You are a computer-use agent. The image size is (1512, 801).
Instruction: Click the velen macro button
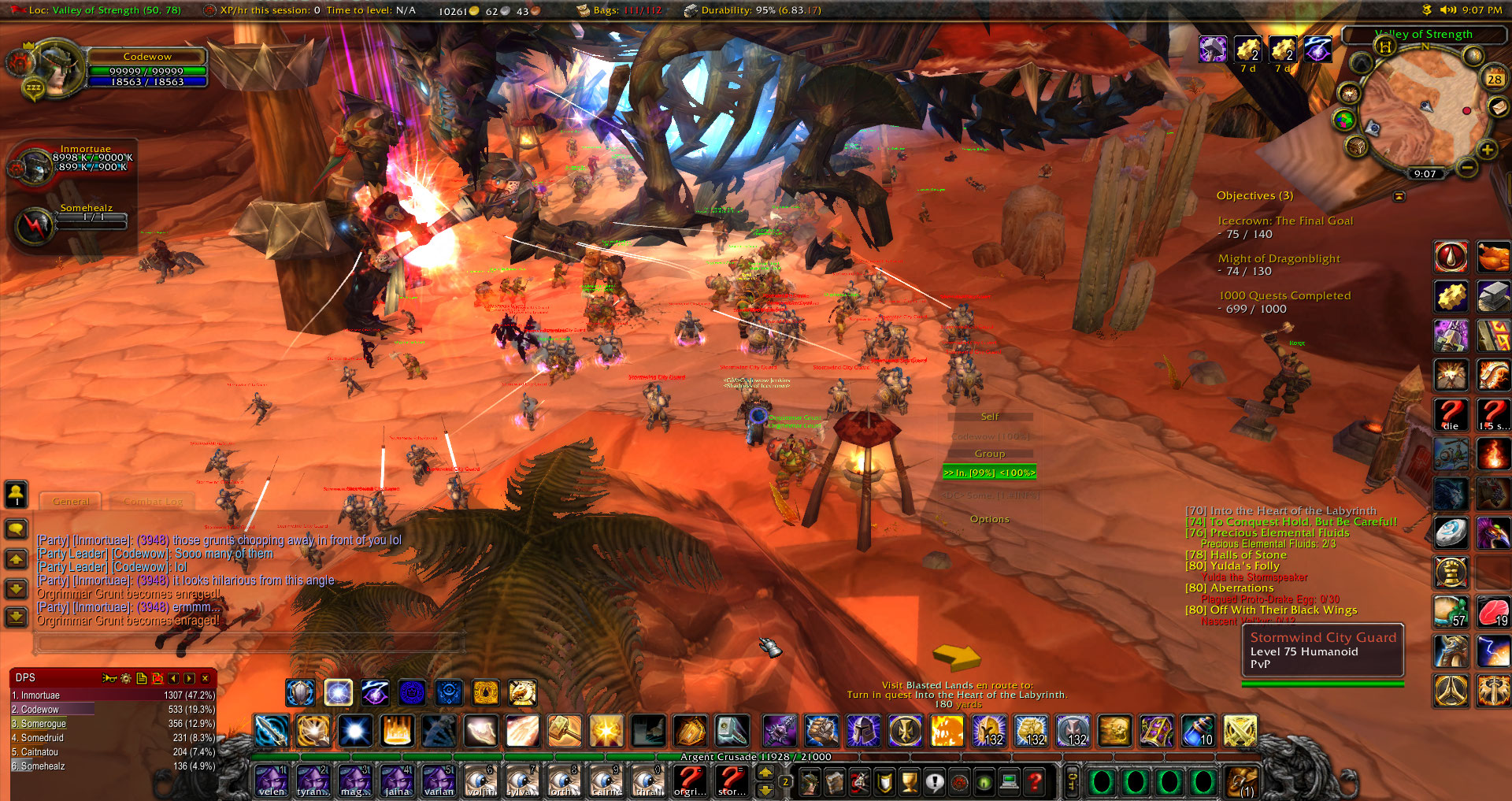point(272,781)
